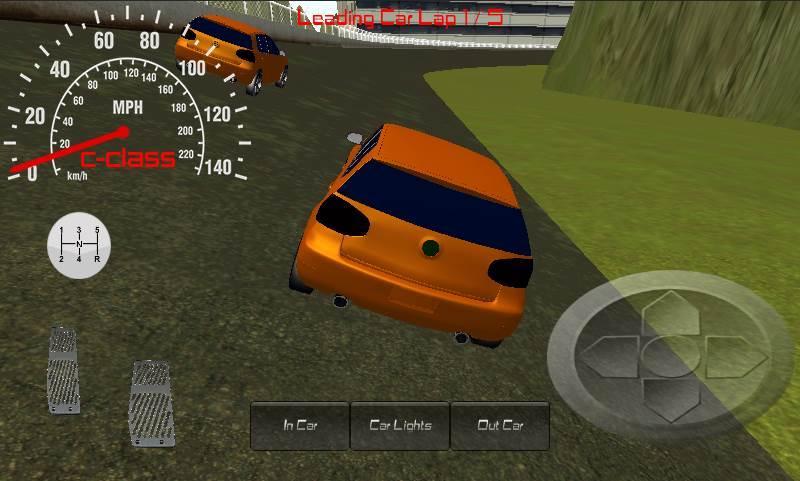Tap the gear shifter knob icon
This screenshot has height=481, width=800.
pos(79,244)
